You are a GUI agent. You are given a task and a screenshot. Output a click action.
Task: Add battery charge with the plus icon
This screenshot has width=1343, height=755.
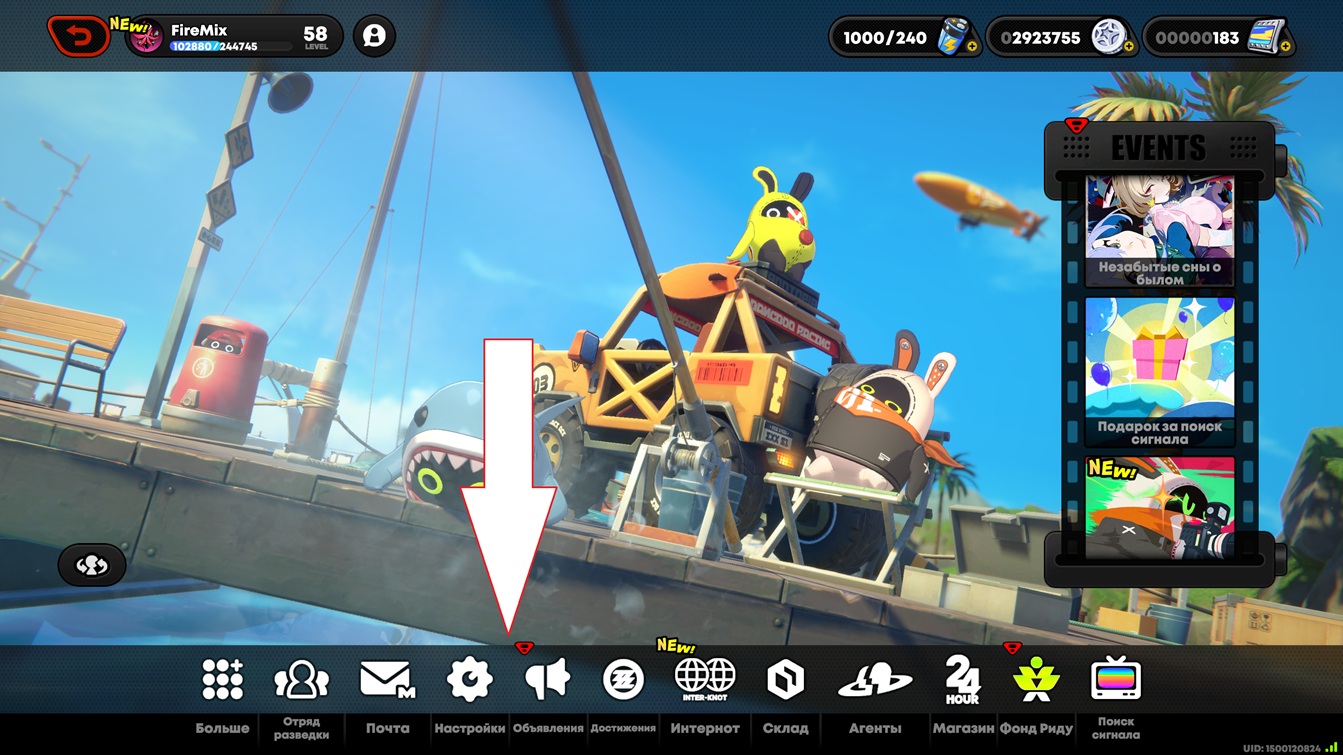pos(971,46)
